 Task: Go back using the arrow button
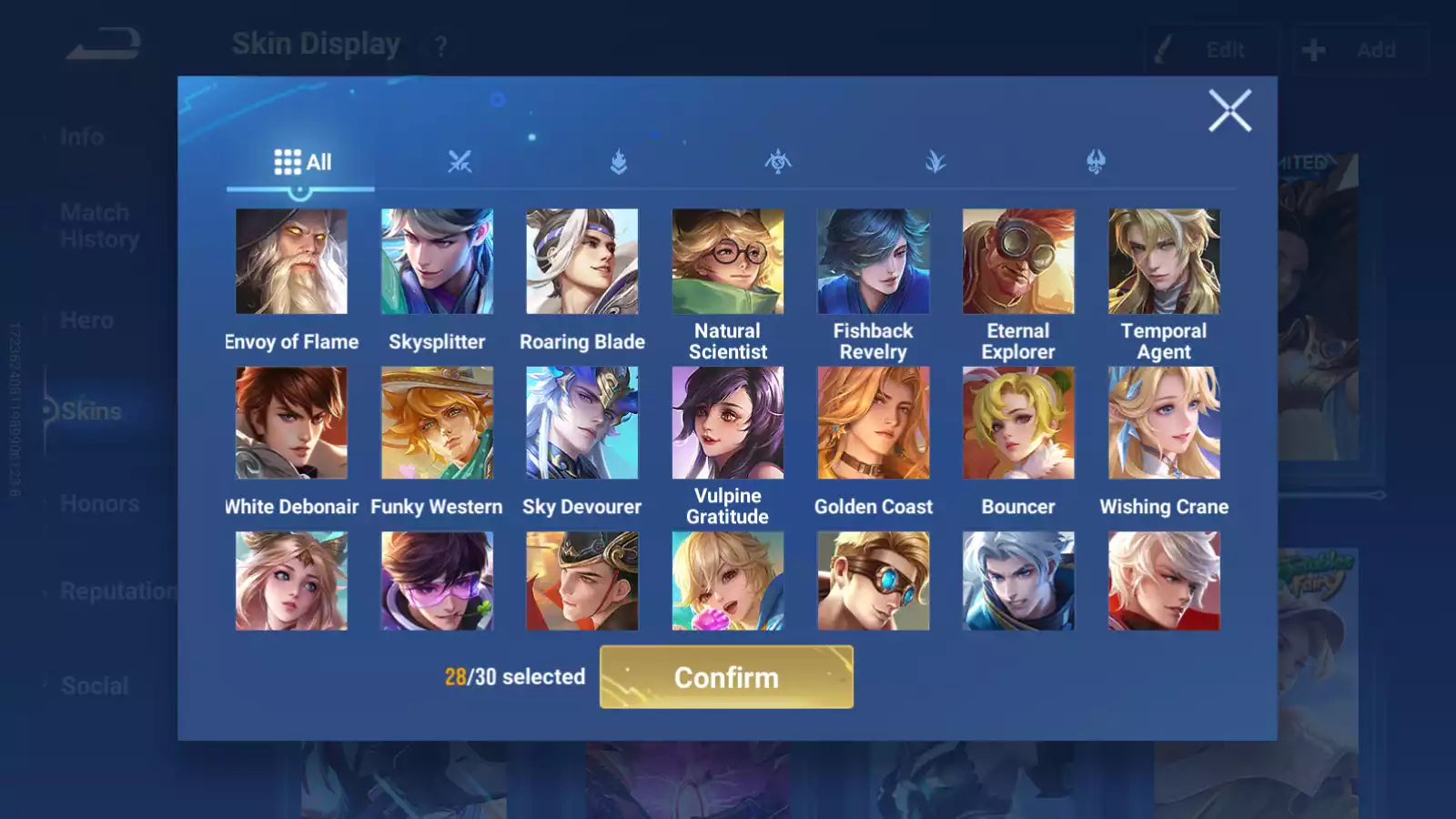pos(104,44)
